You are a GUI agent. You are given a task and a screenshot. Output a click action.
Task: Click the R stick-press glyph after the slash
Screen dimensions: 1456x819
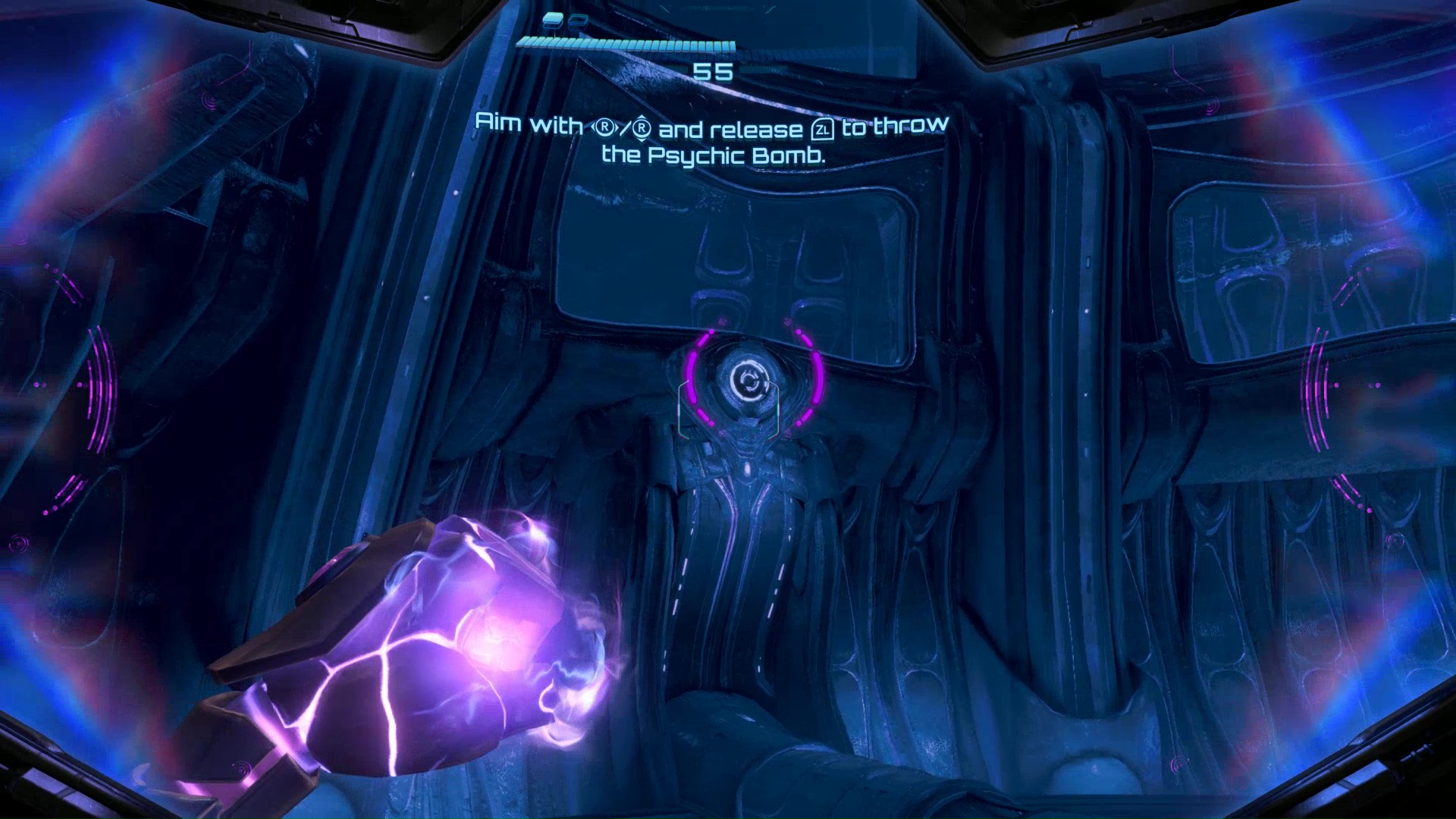643,127
